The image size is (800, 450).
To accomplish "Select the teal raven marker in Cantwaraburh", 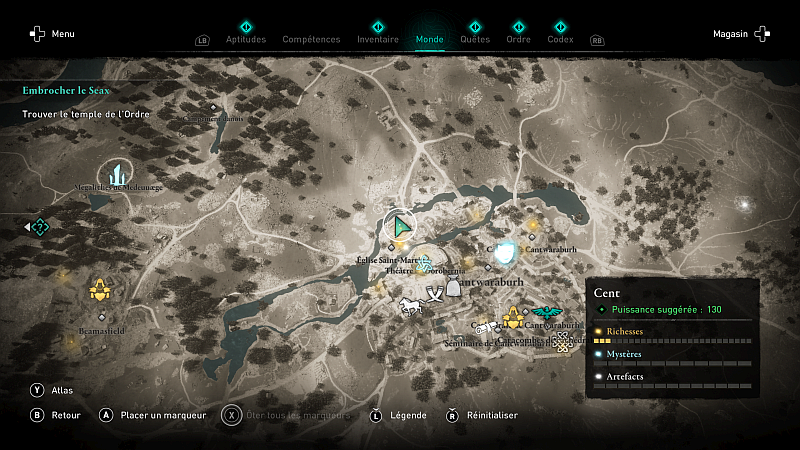I will [x=546, y=311].
